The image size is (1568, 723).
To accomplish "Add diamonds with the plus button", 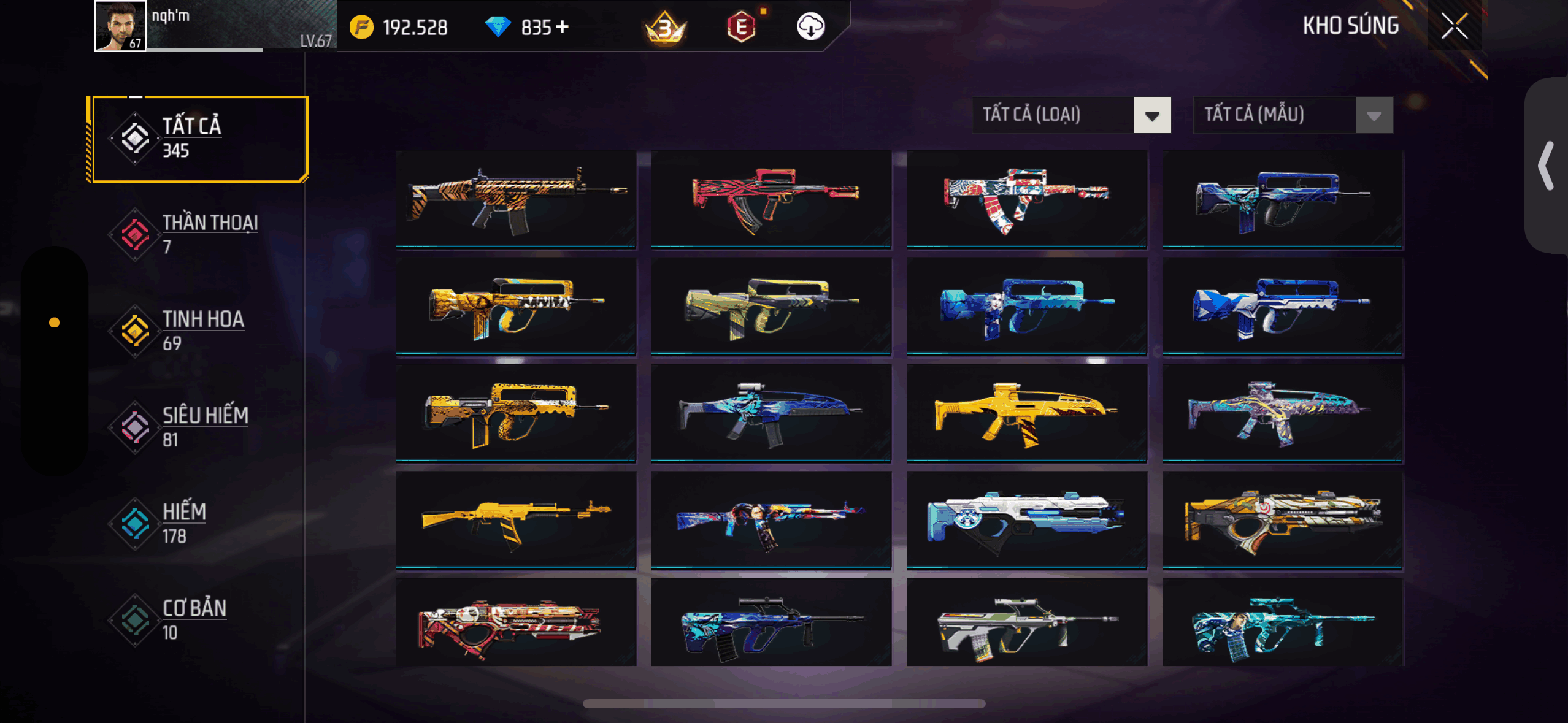I will pyautogui.click(x=563, y=27).
